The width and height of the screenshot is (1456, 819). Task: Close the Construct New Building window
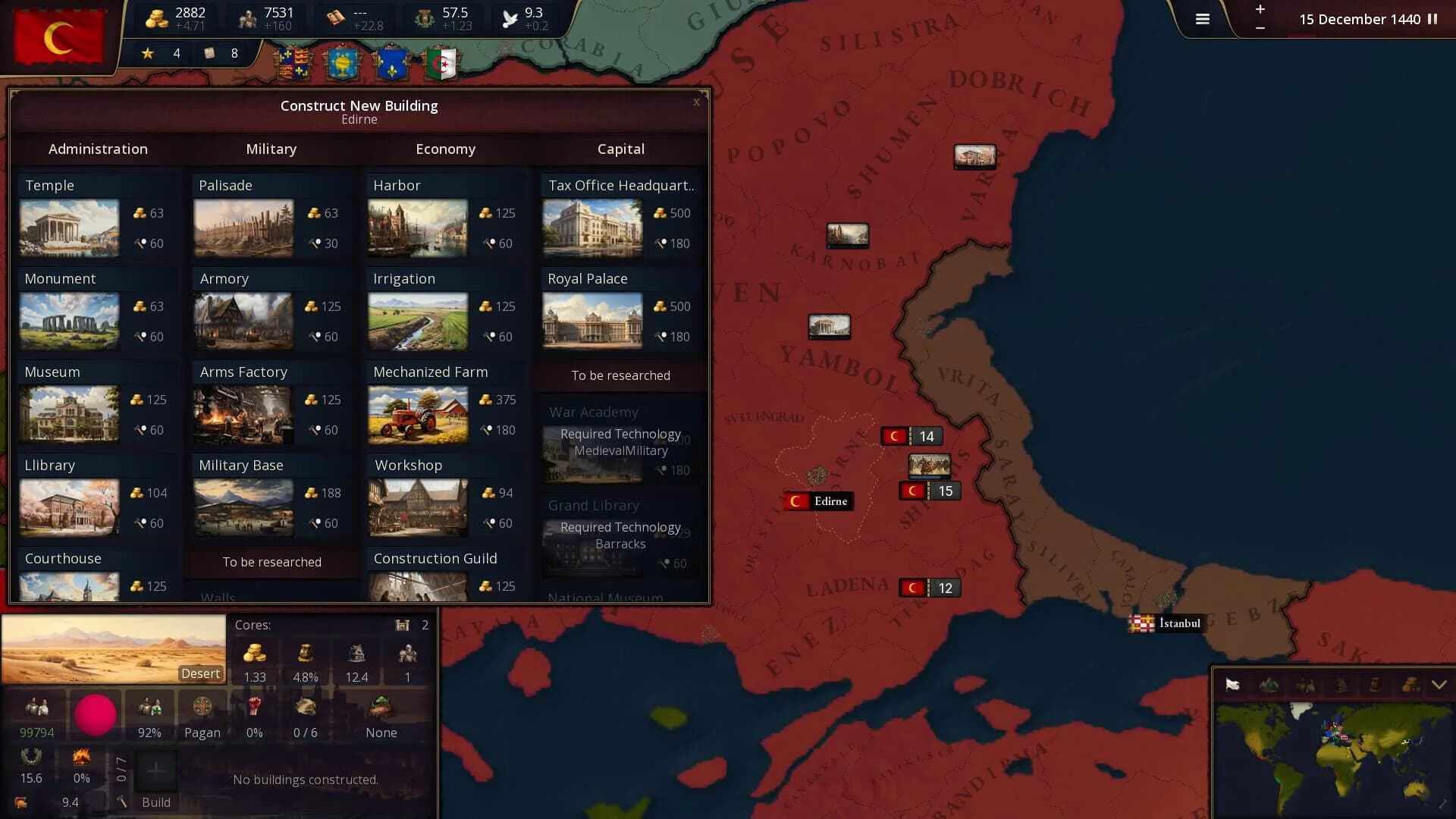coord(696,102)
